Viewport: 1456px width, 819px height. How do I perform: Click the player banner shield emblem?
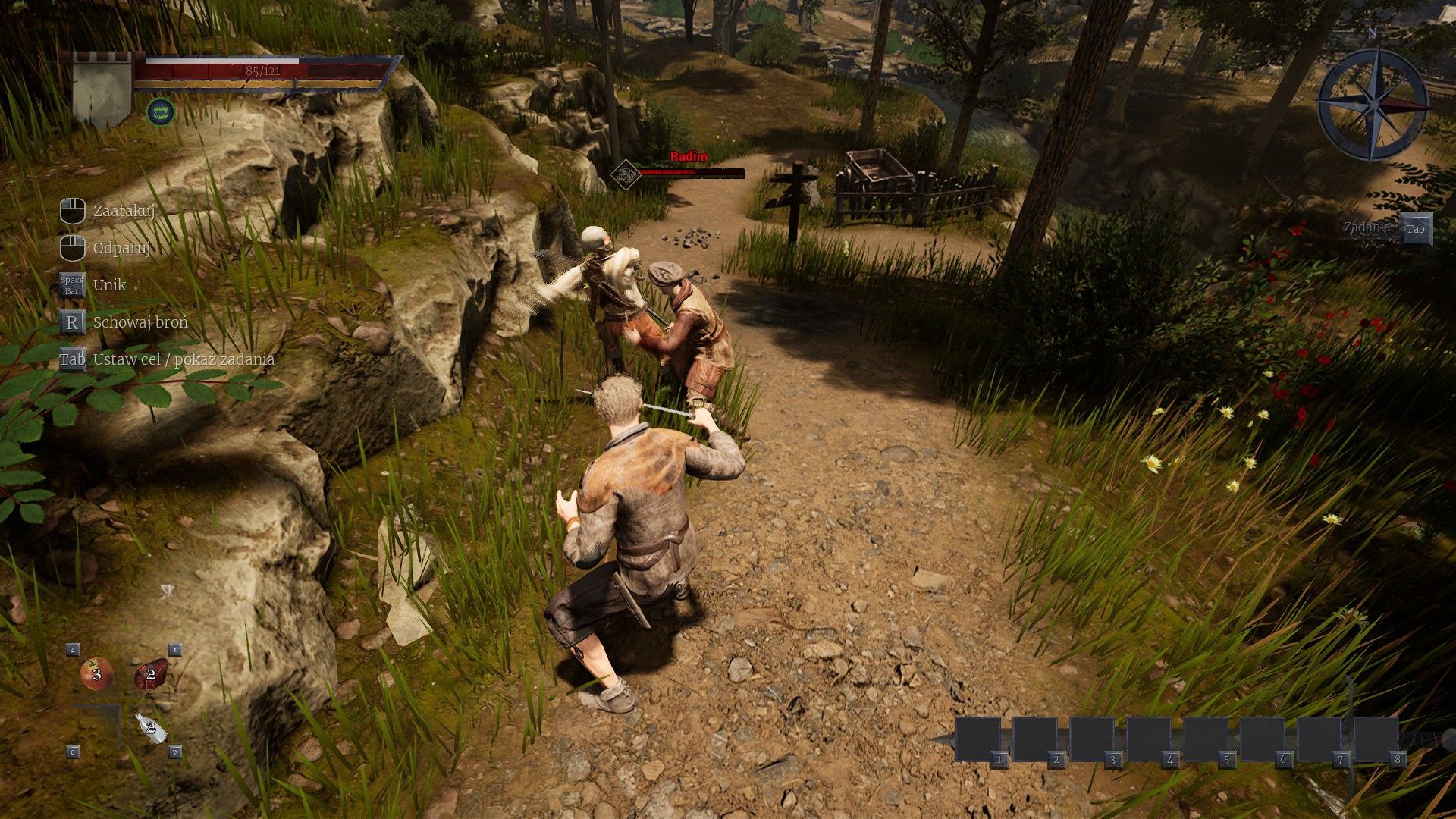pyautogui.click(x=102, y=90)
